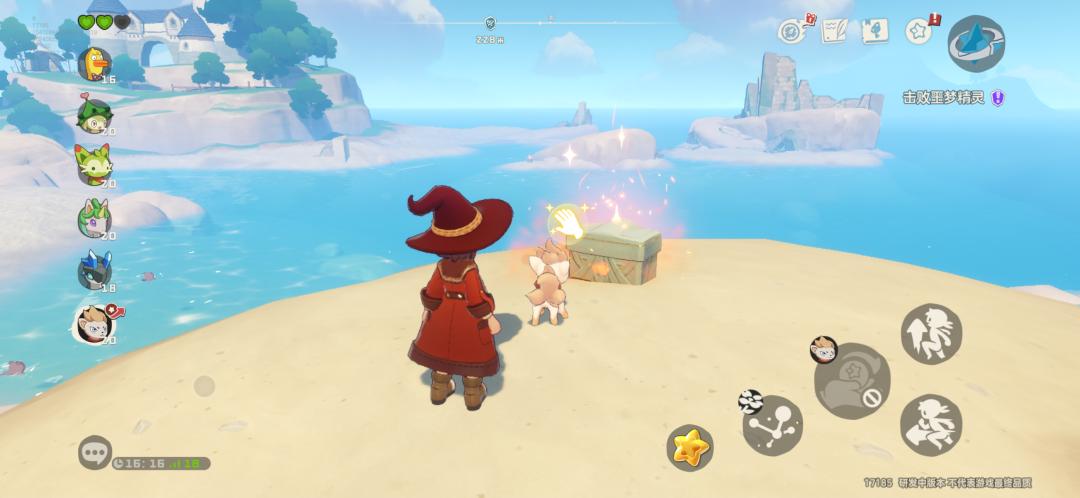Screen dimensions: 1080x498
Task: Open the blue crystal minimap button
Action: tap(975, 43)
